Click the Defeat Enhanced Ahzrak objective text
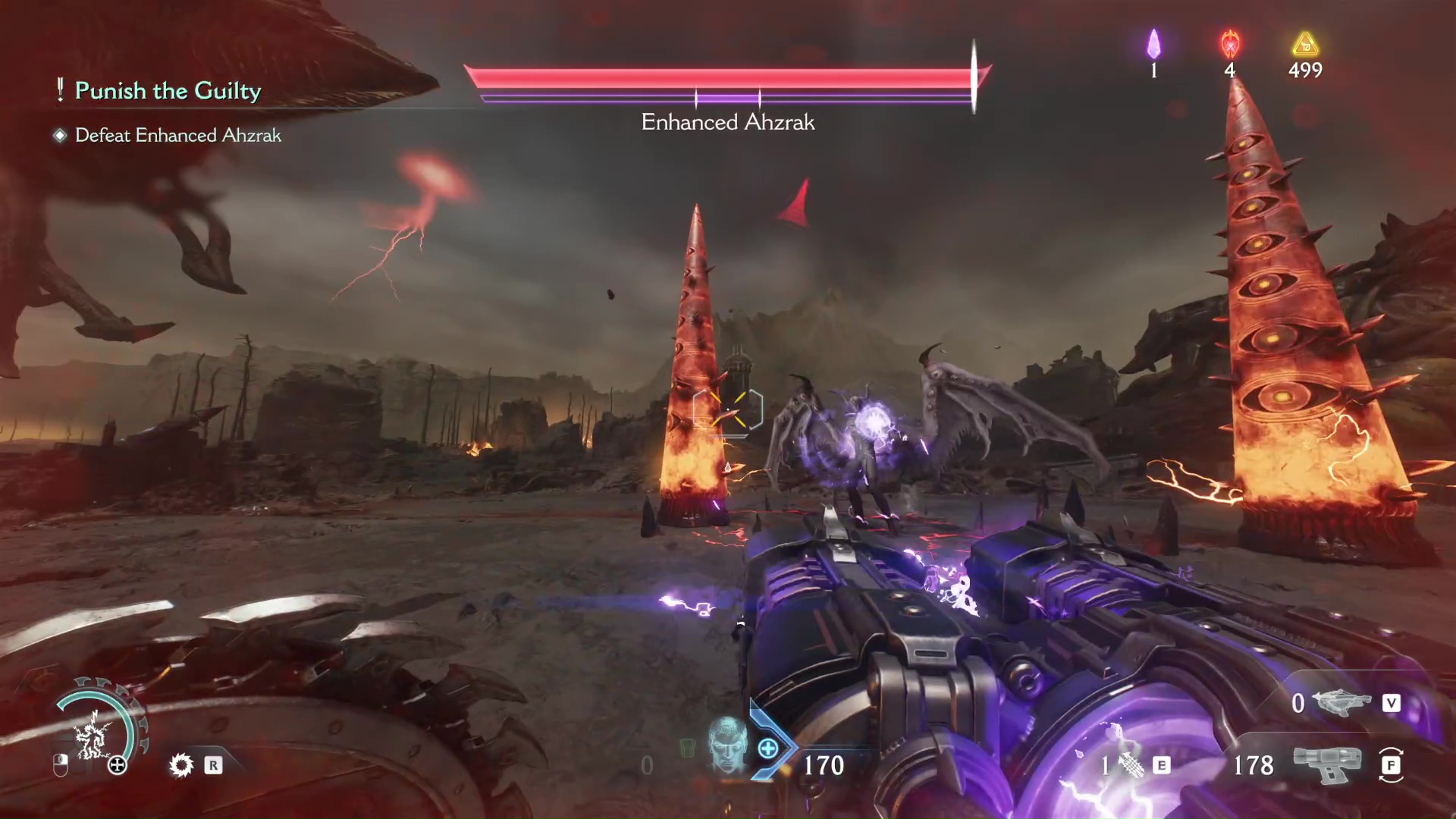This screenshot has height=819, width=1456. click(177, 135)
